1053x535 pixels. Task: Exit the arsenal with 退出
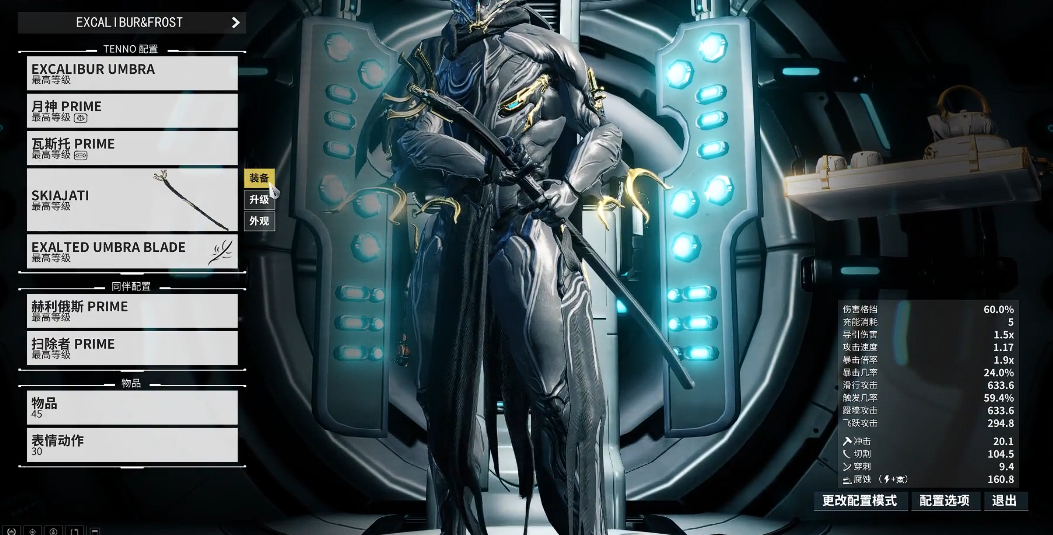[1004, 501]
